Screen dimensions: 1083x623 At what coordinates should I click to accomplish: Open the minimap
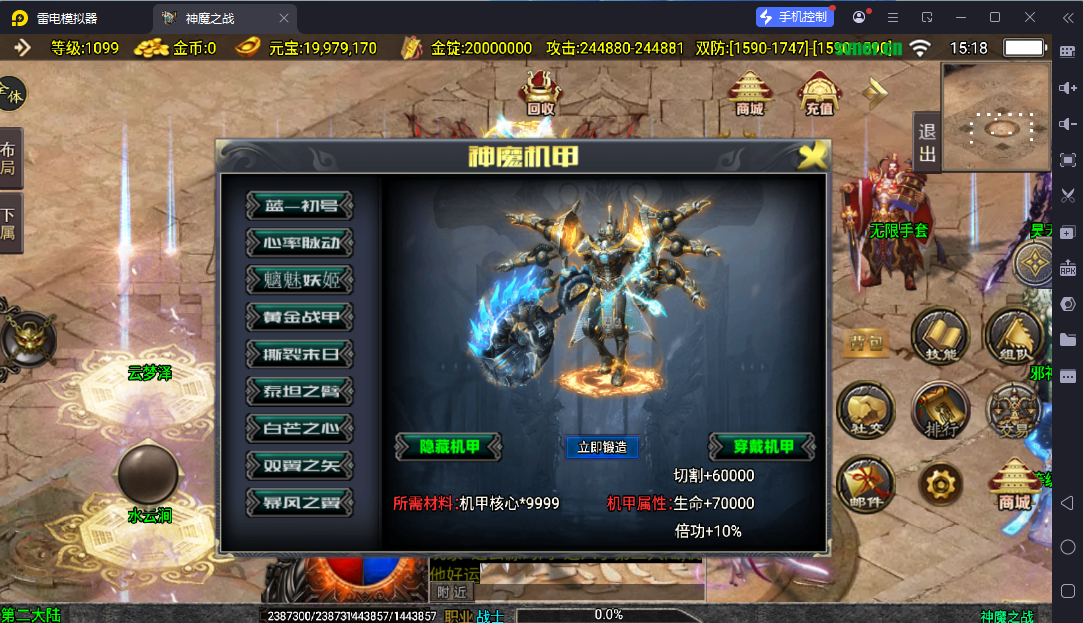coord(996,112)
